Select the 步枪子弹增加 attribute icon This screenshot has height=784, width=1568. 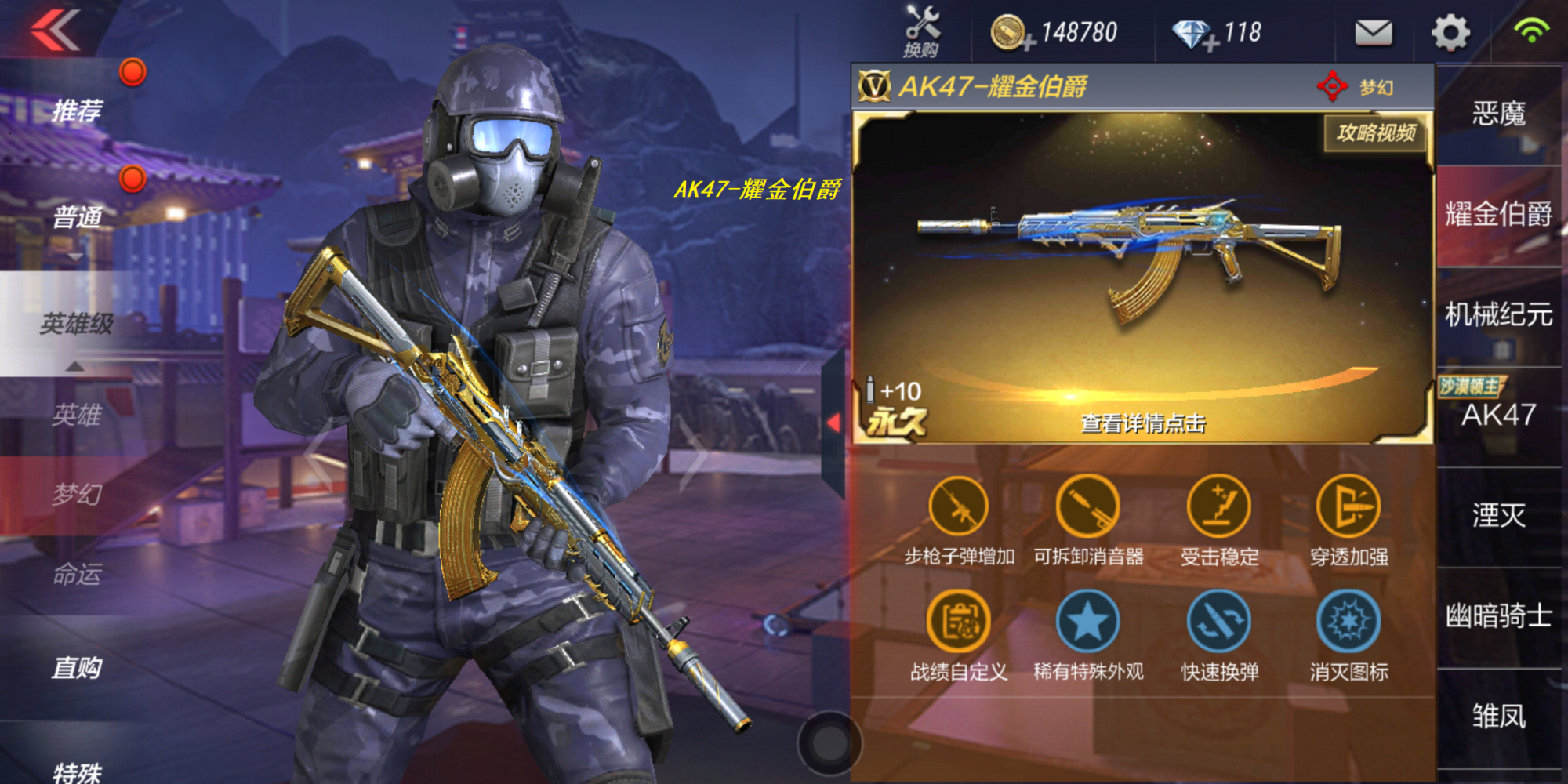pyautogui.click(x=959, y=508)
